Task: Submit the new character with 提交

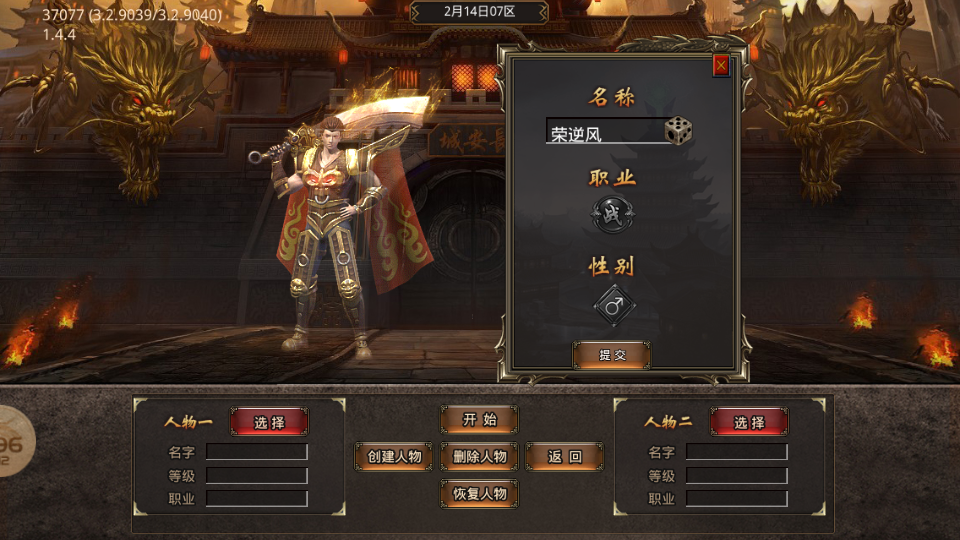Action: tap(611, 355)
